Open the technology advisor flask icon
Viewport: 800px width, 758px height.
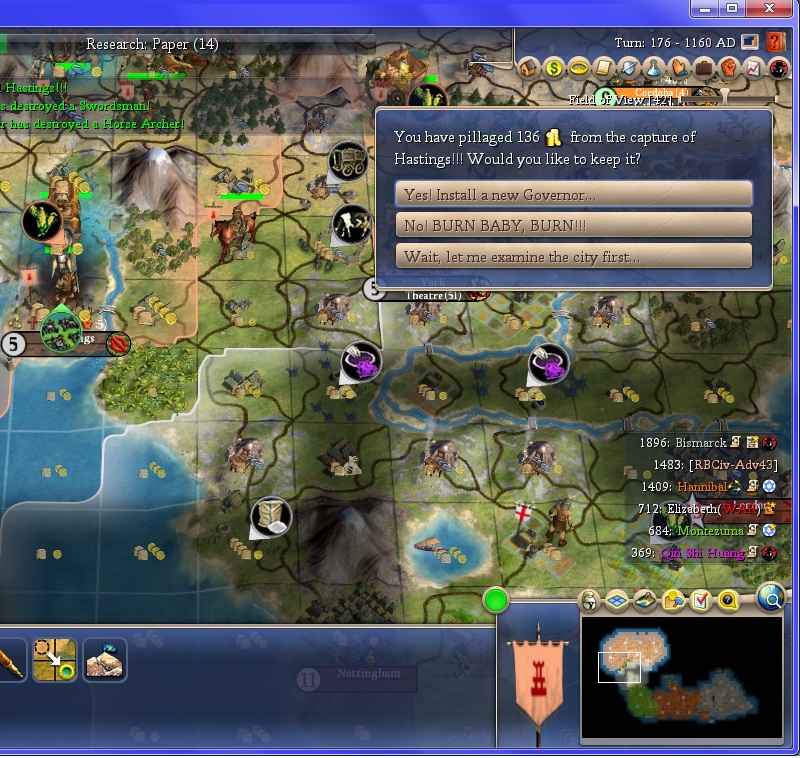(x=654, y=68)
